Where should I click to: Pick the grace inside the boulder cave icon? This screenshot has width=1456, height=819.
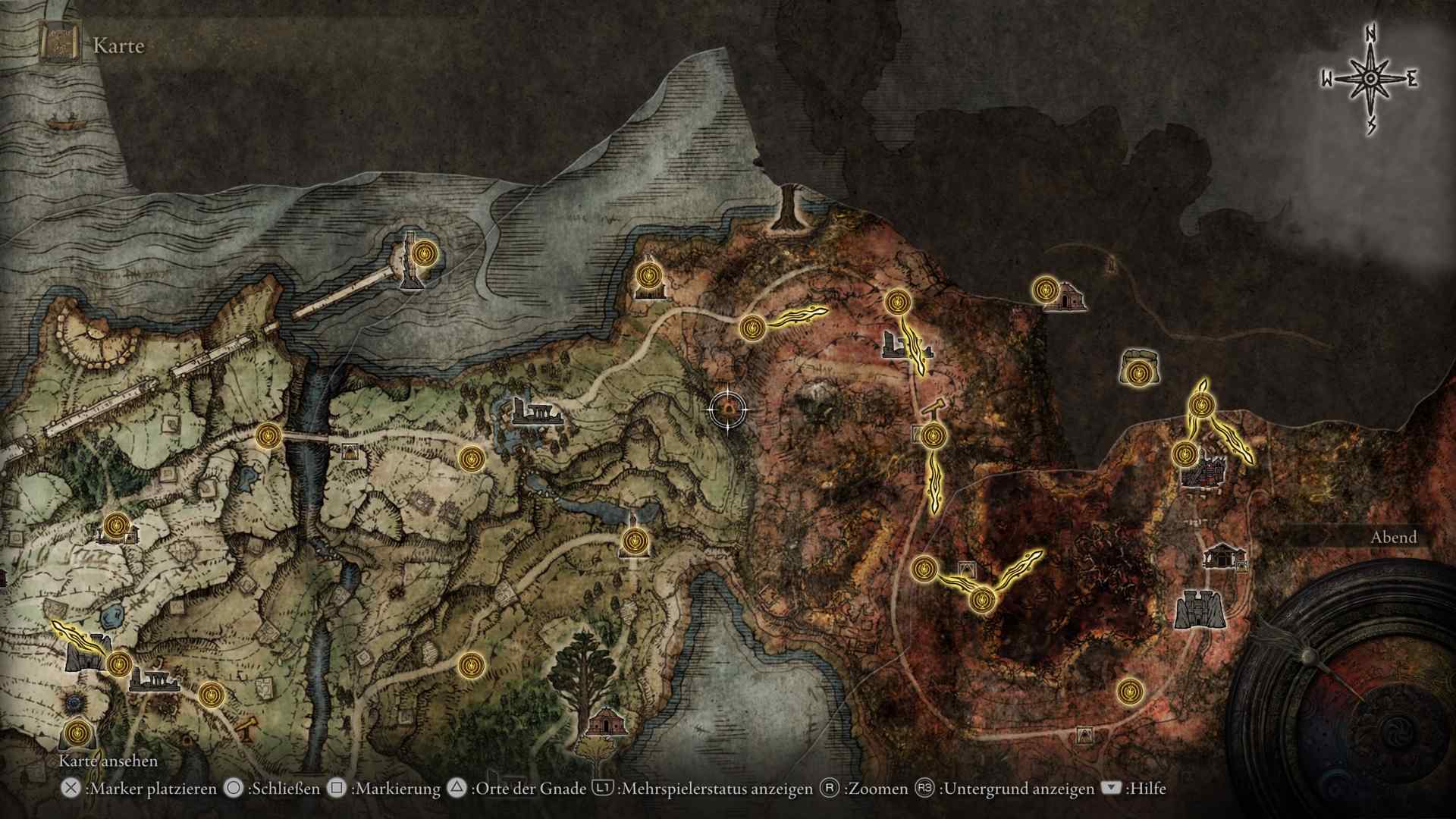pos(1137,373)
